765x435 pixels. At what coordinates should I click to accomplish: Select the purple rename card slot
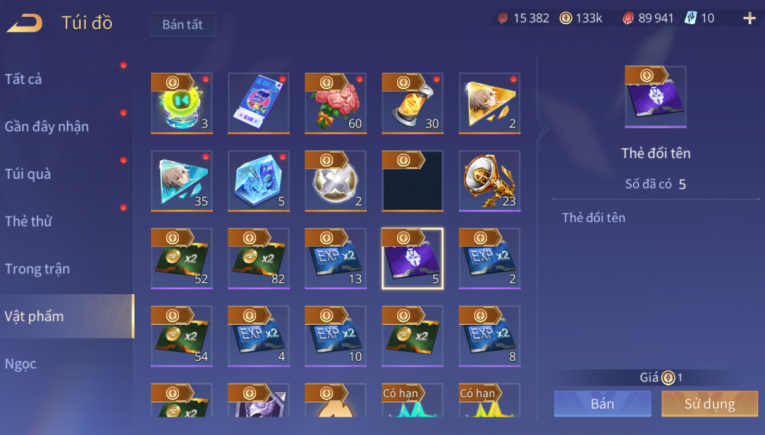[413, 257]
